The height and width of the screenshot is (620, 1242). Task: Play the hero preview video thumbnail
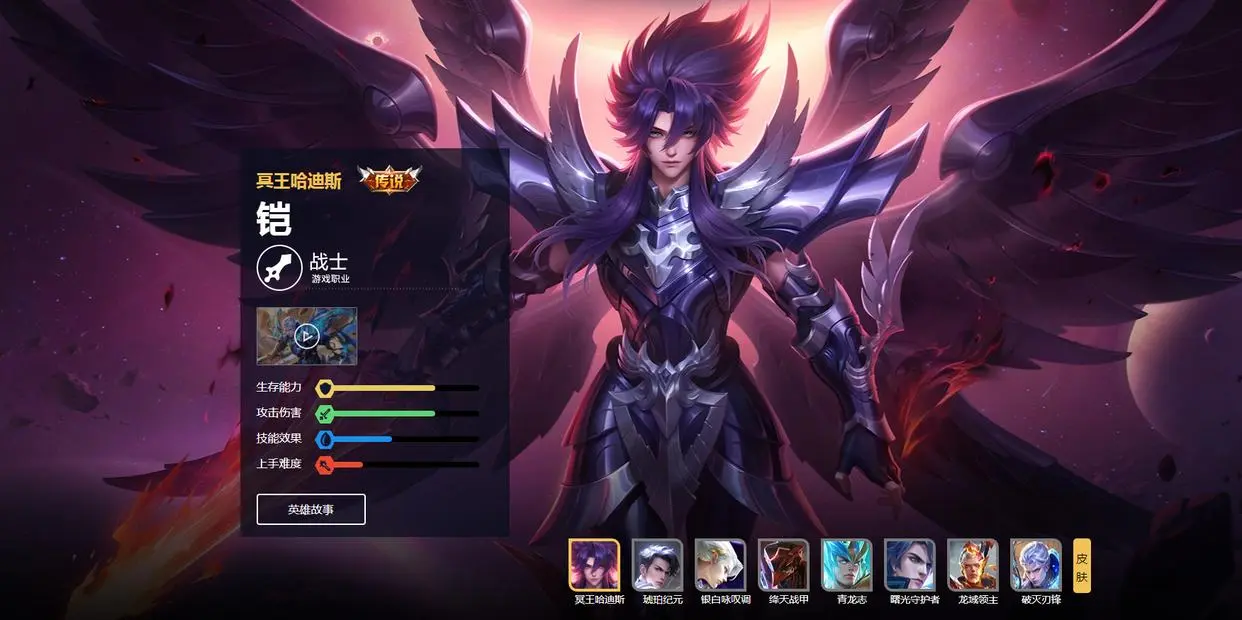(x=306, y=336)
